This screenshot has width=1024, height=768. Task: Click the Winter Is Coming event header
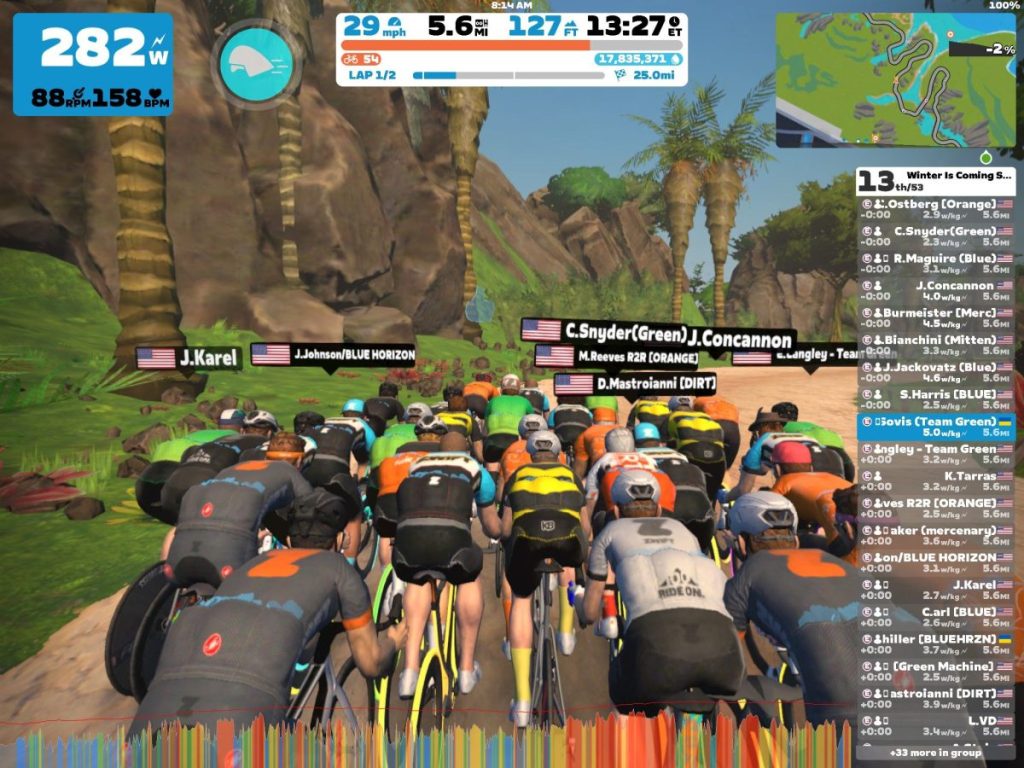936,179
